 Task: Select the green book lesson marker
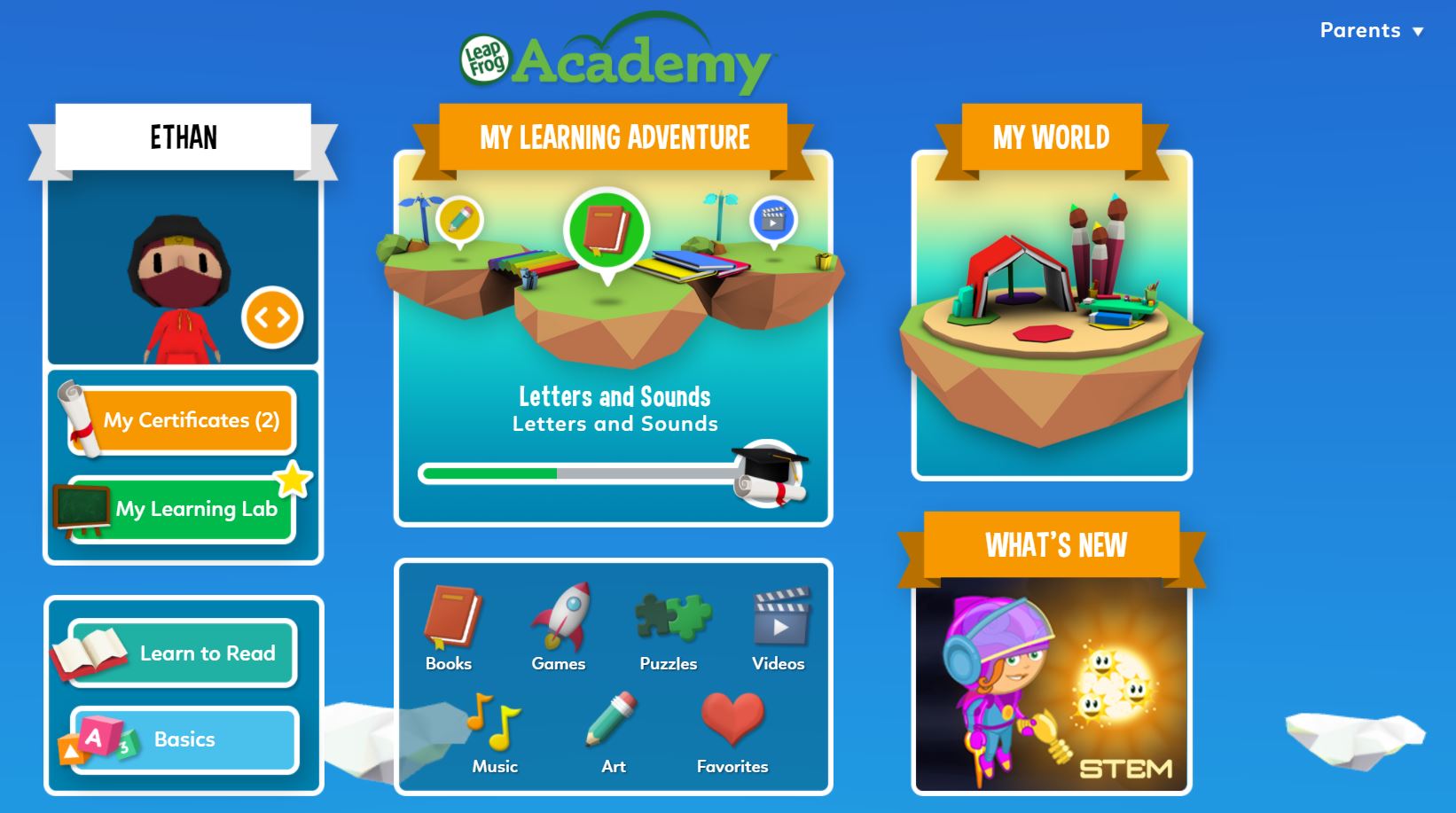pyautogui.click(x=607, y=230)
